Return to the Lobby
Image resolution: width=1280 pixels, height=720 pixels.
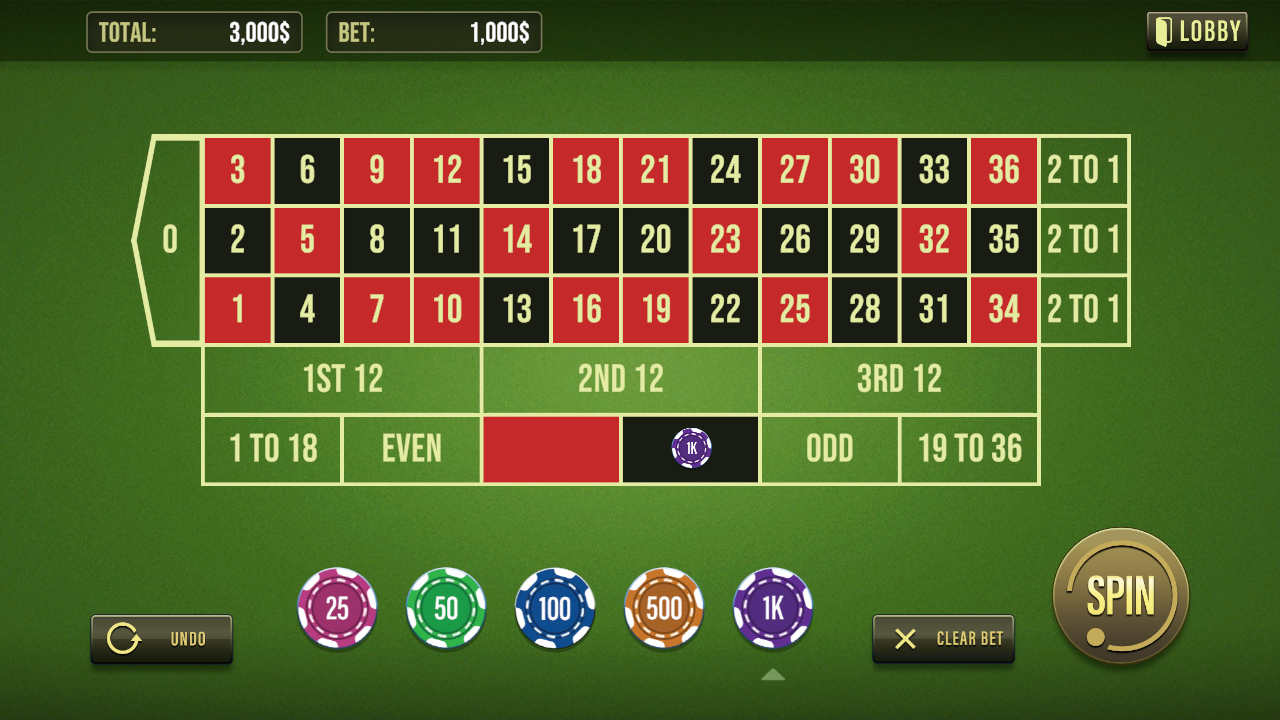pos(1197,31)
